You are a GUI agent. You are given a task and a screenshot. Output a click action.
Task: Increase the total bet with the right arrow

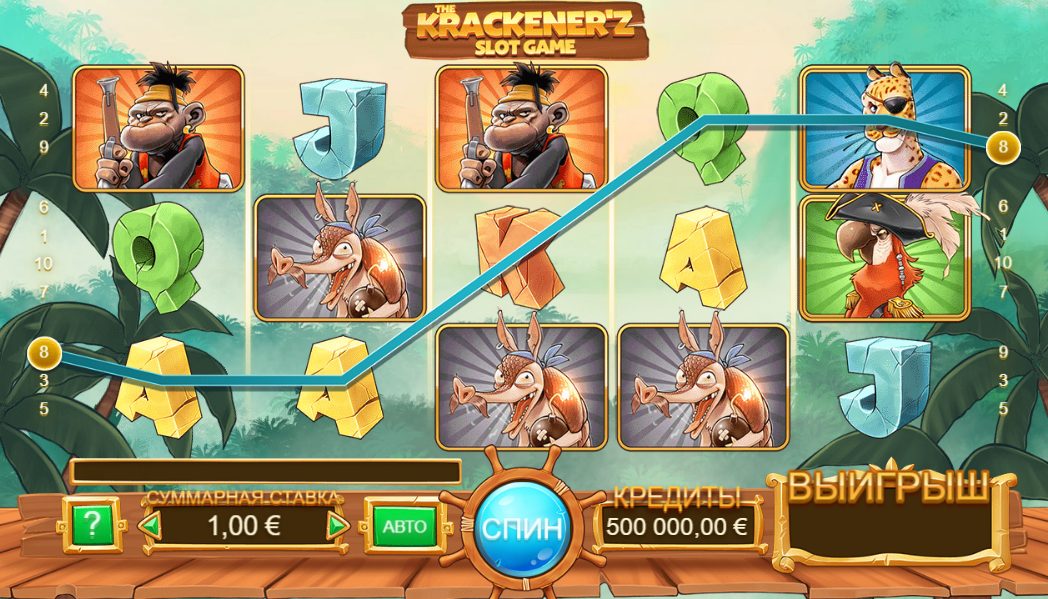coord(339,526)
